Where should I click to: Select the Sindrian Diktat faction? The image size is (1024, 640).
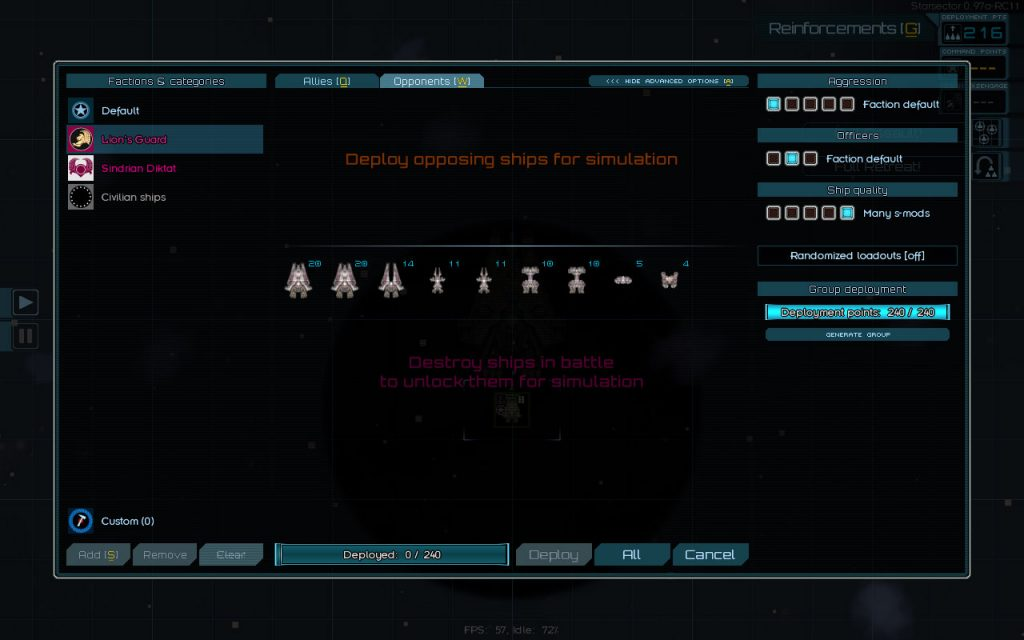pos(138,168)
